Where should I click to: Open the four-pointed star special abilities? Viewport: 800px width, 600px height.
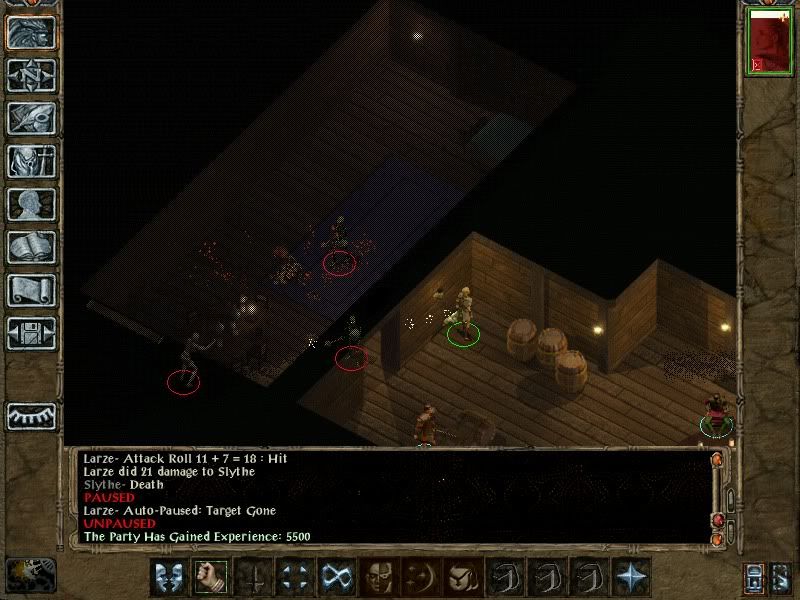(632, 576)
